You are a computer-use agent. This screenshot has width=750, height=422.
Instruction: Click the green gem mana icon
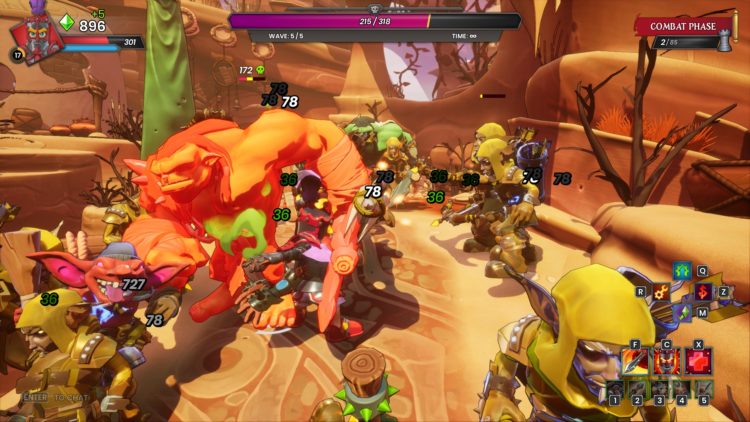pyautogui.click(x=67, y=22)
